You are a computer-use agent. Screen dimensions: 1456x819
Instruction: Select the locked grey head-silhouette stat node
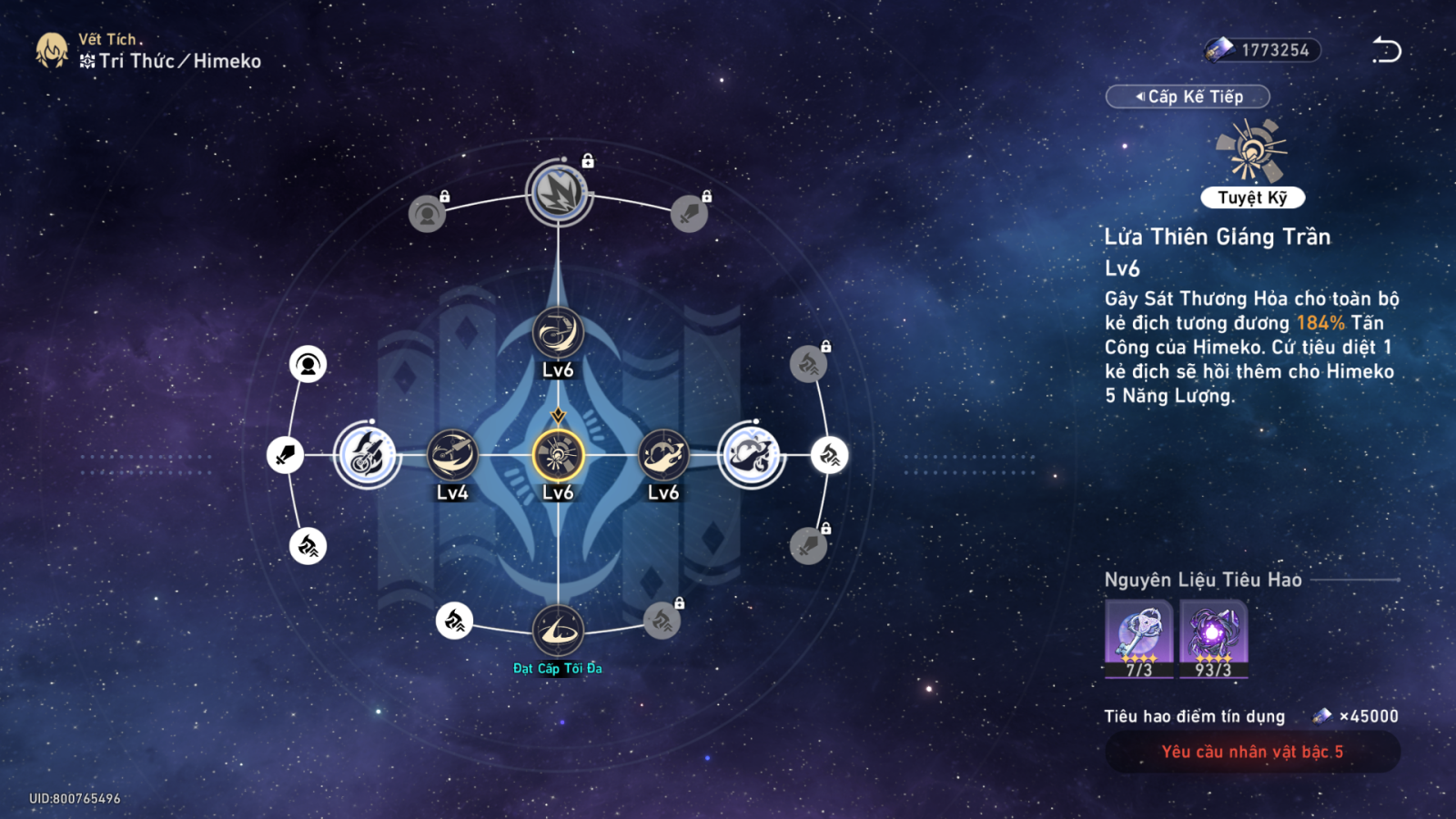coord(427,214)
